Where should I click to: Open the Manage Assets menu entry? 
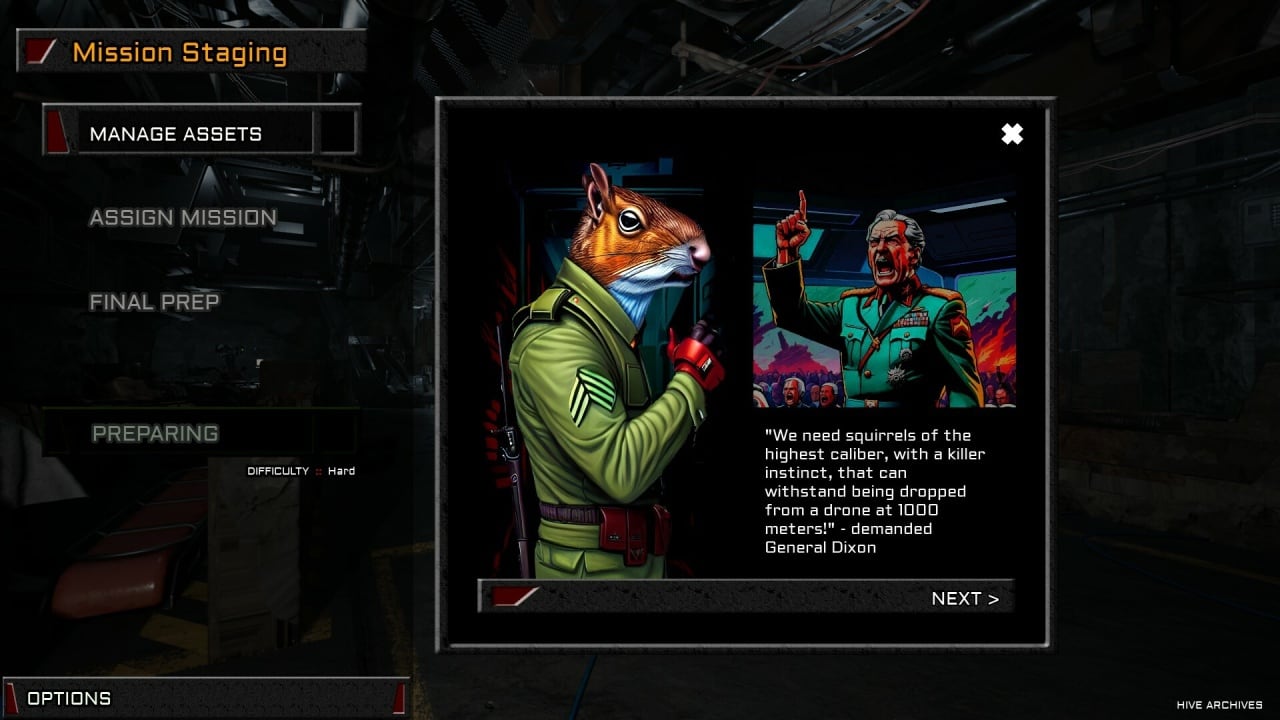pyautogui.click(x=176, y=134)
